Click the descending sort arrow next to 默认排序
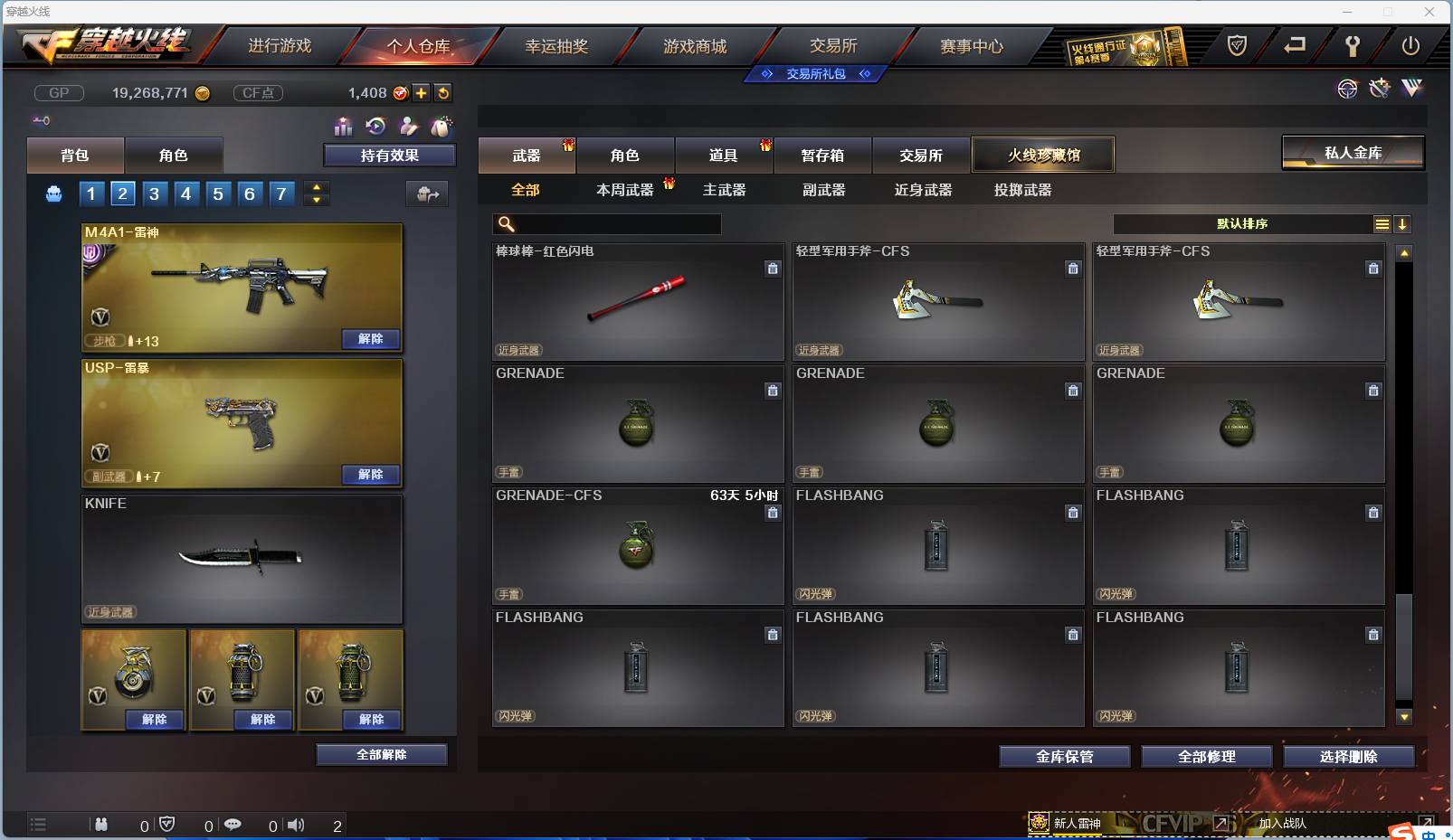The height and width of the screenshot is (840, 1453). [1402, 223]
